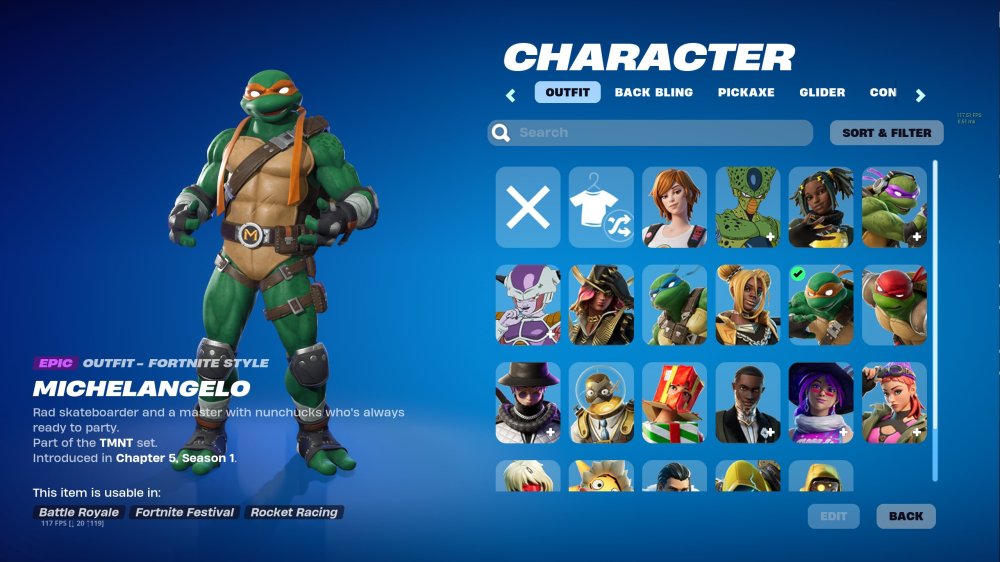The width and height of the screenshot is (1000, 562).
Task: Equip the blue-masked Leonardo outfit
Action: point(674,305)
